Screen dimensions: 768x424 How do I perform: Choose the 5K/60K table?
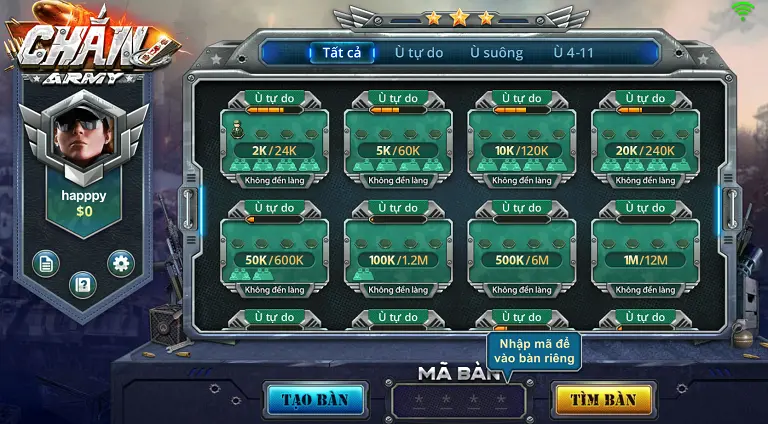pos(398,145)
